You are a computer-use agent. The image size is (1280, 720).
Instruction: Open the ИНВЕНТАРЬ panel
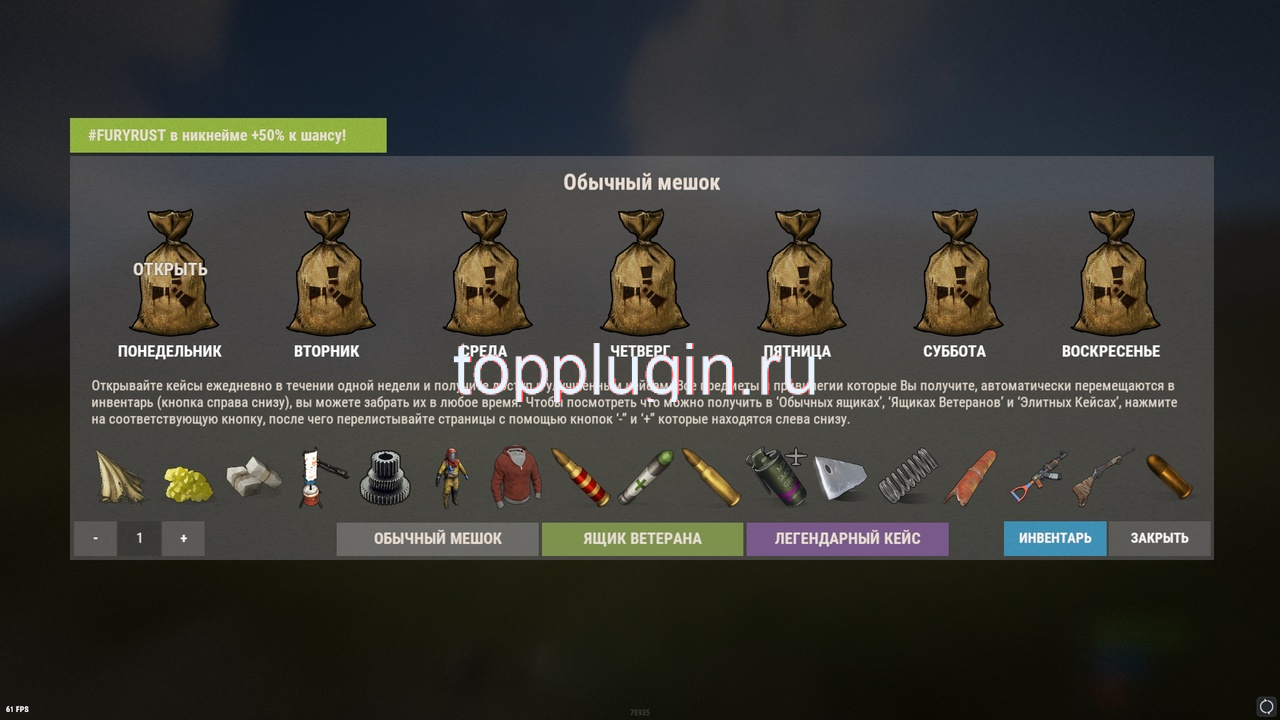coord(1055,538)
